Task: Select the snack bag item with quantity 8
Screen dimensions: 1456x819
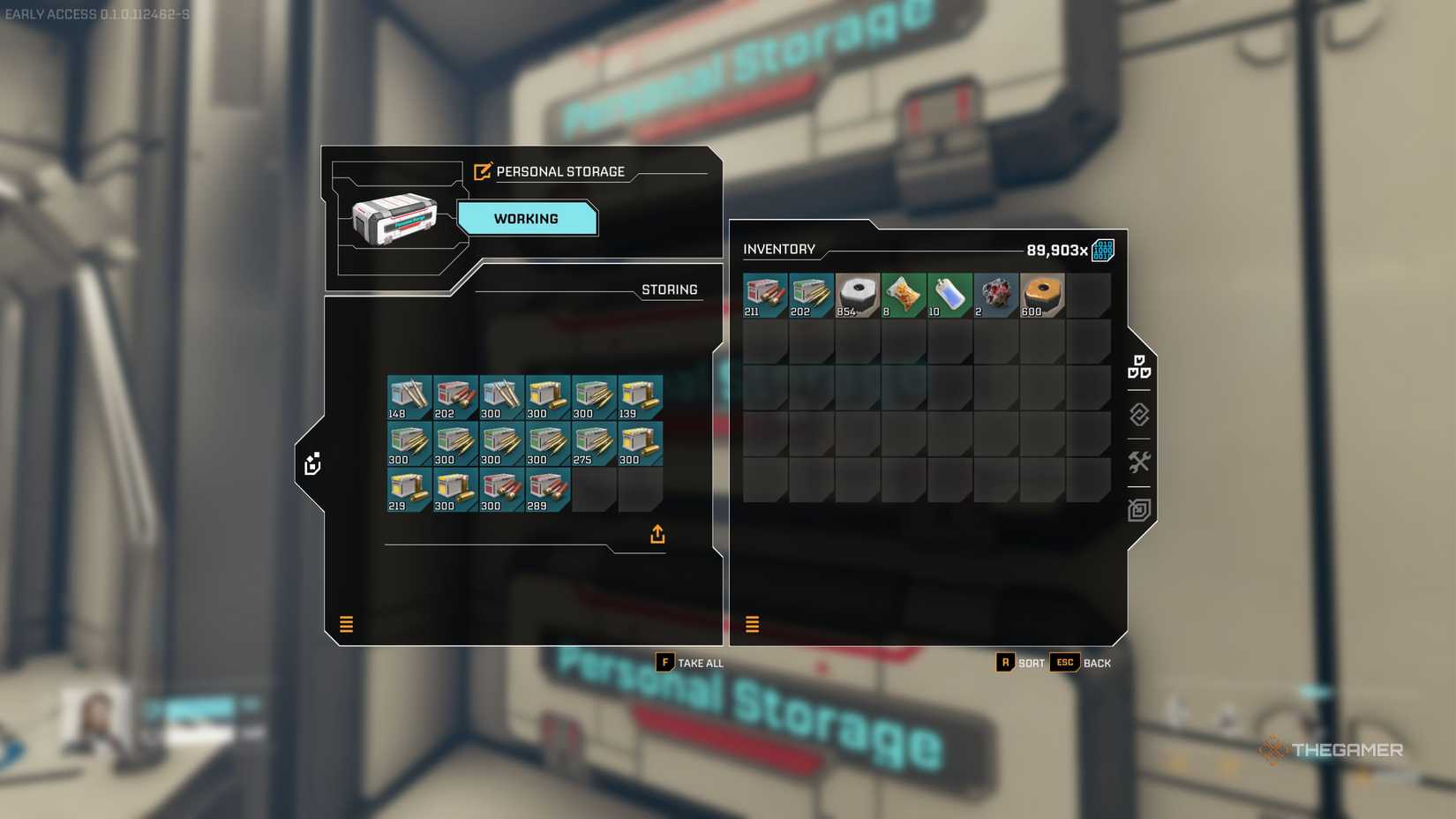Action: [x=902, y=295]
